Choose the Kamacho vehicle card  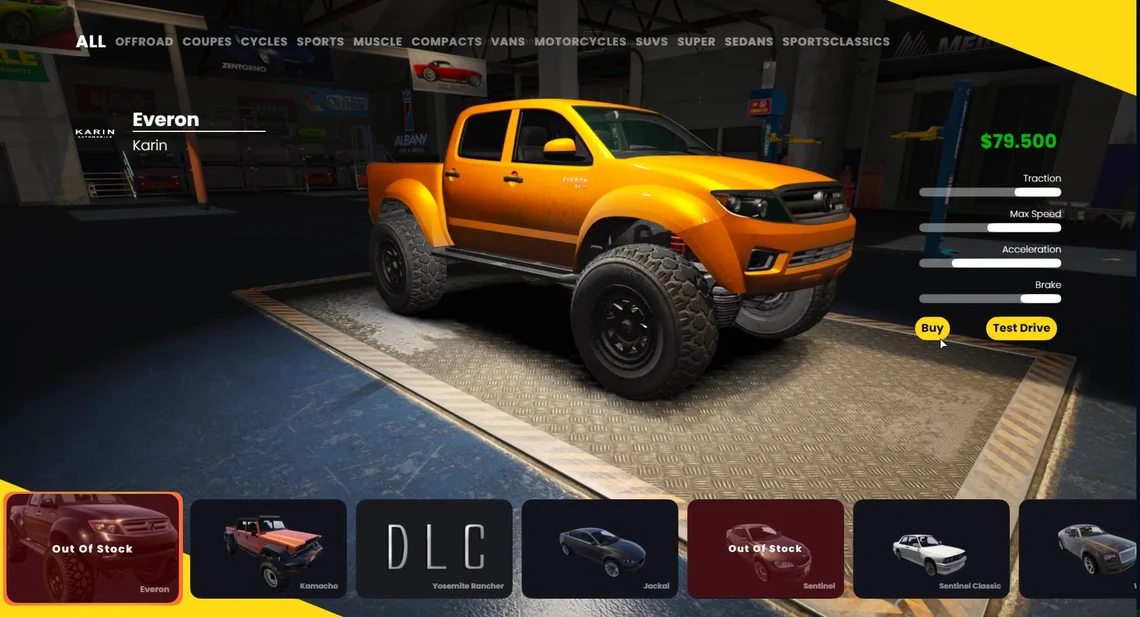pyautogui.click(x=268, y=548)
